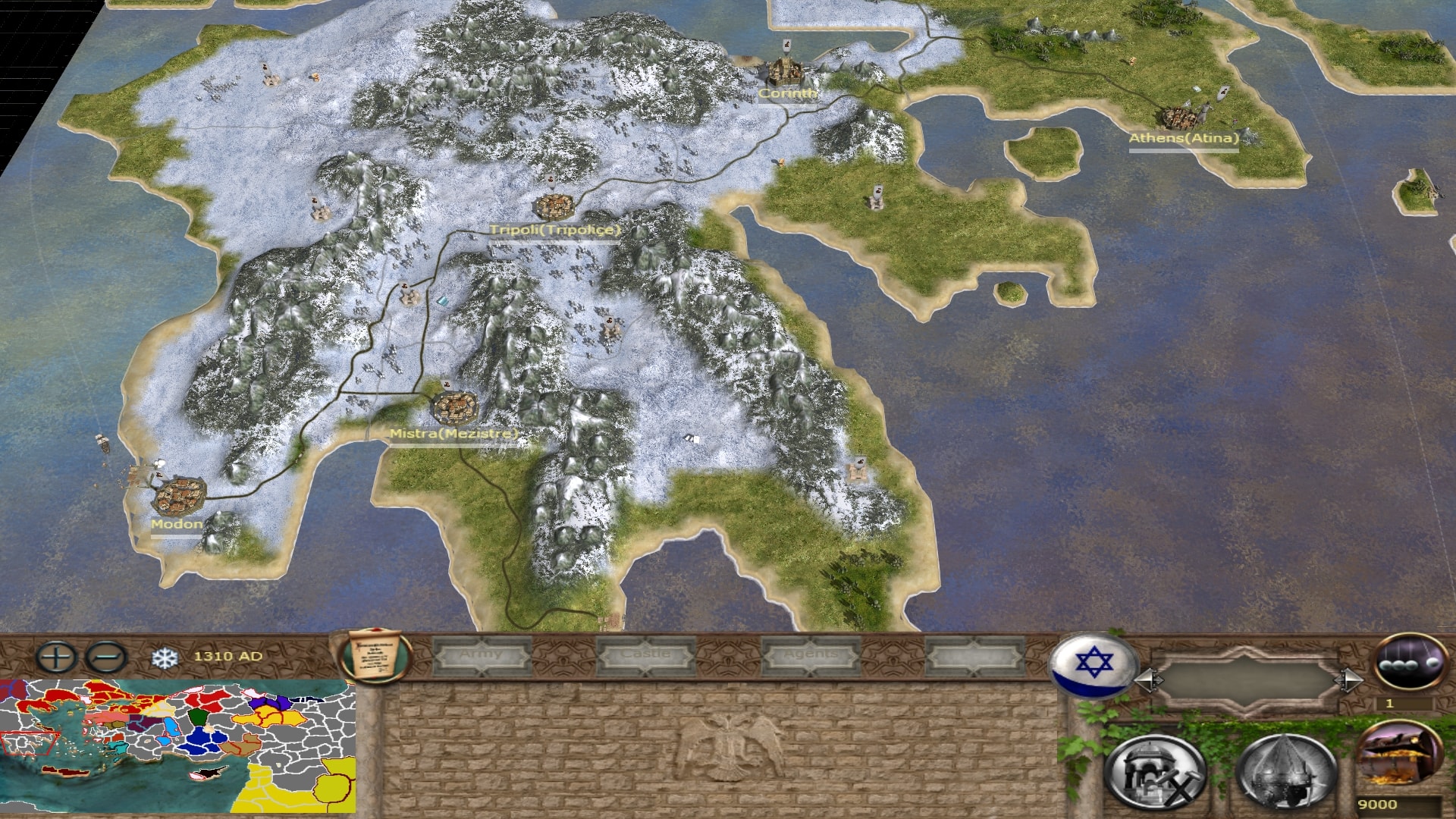
Task: Select Athens(Atina) settlement label
Action: coord(1183,138)
